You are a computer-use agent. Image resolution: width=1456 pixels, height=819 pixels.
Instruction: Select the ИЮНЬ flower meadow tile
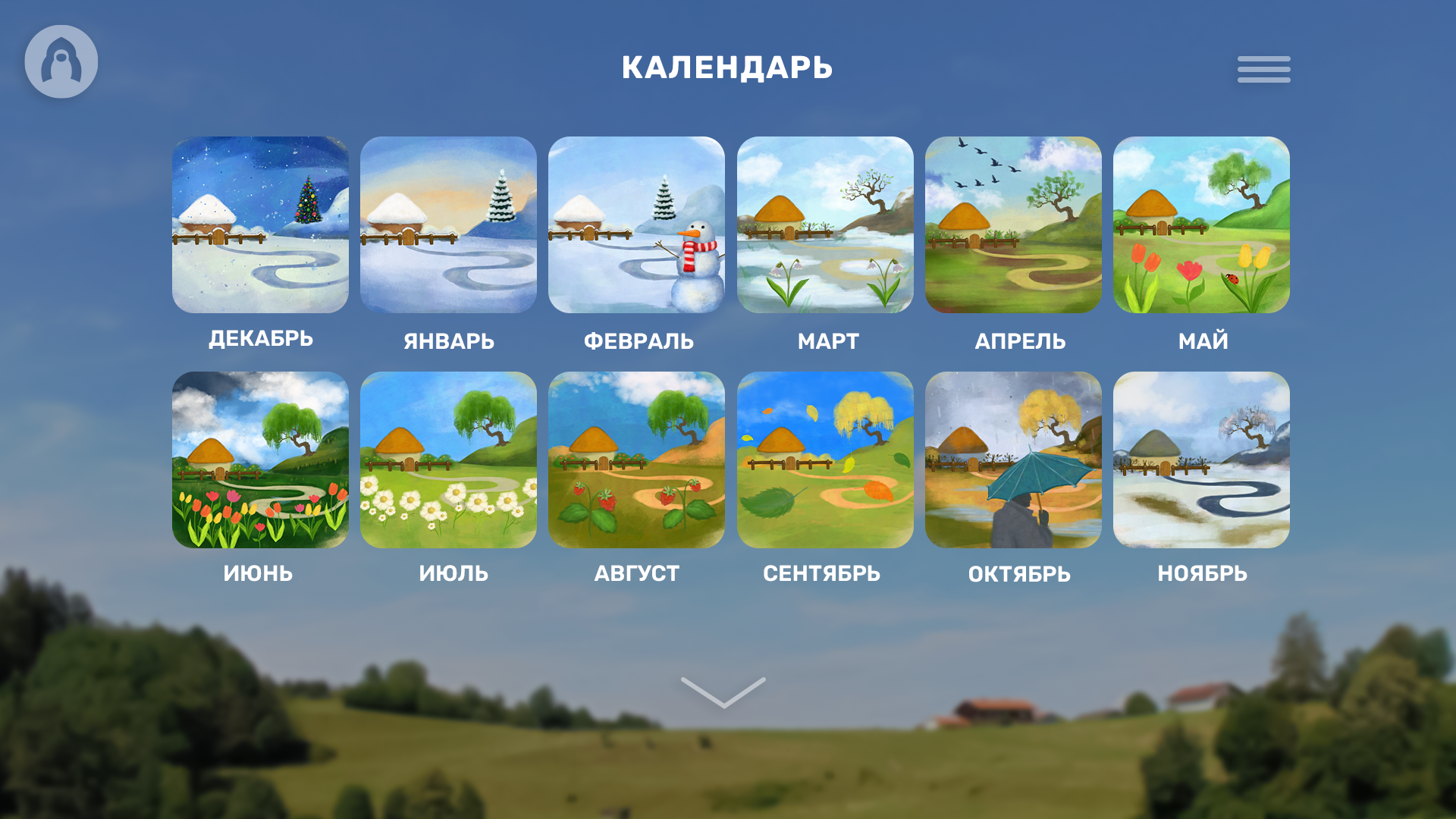pyautogui.click(x=260, y=460)
